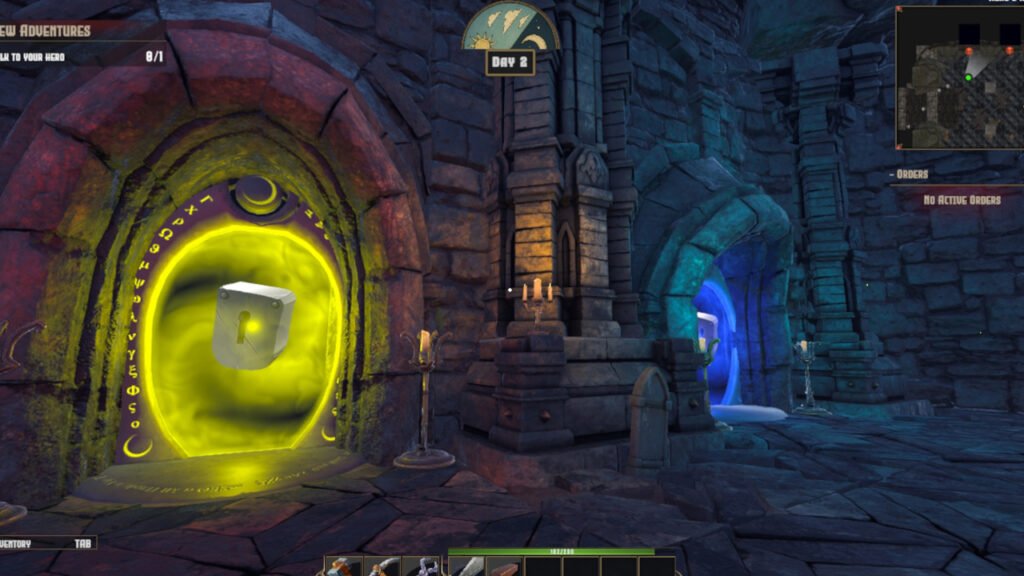Open the dungeon minimap
The width and height of the screenshot is (1024, 576).
tap(959, 78)
